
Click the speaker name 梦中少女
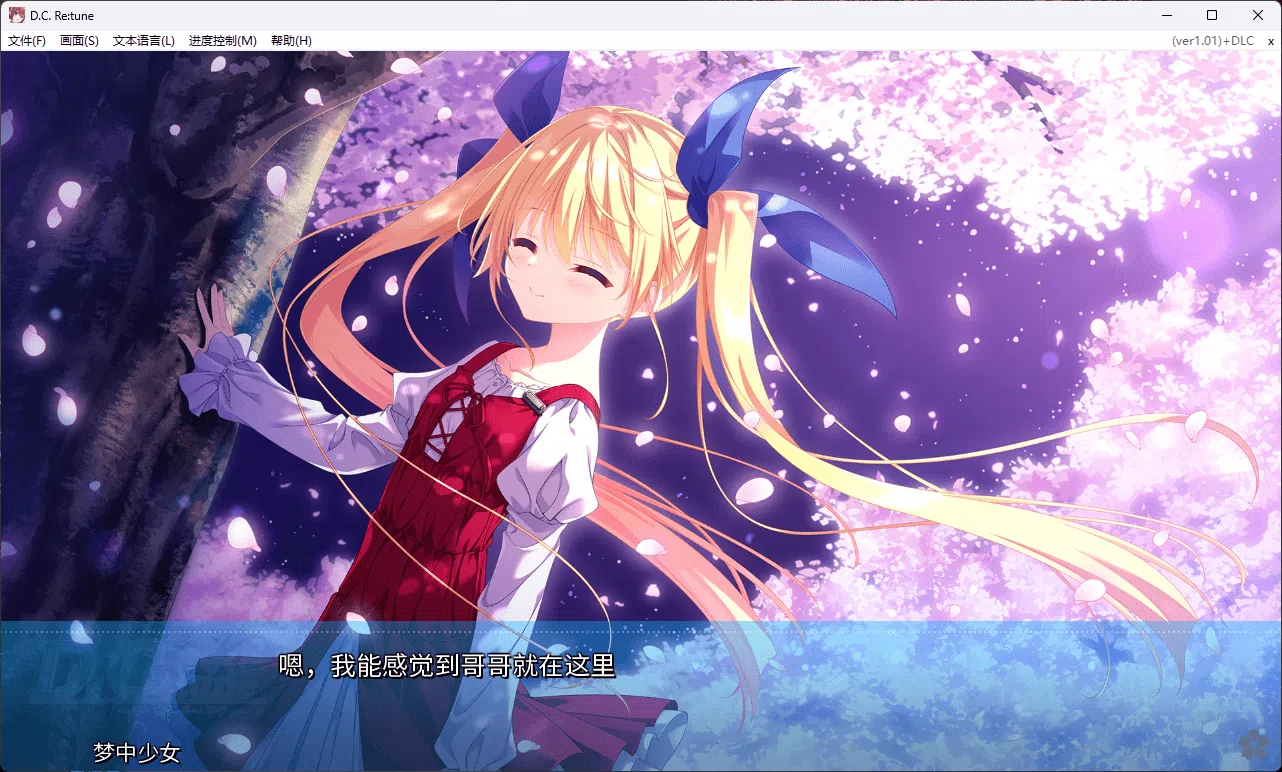135,754
